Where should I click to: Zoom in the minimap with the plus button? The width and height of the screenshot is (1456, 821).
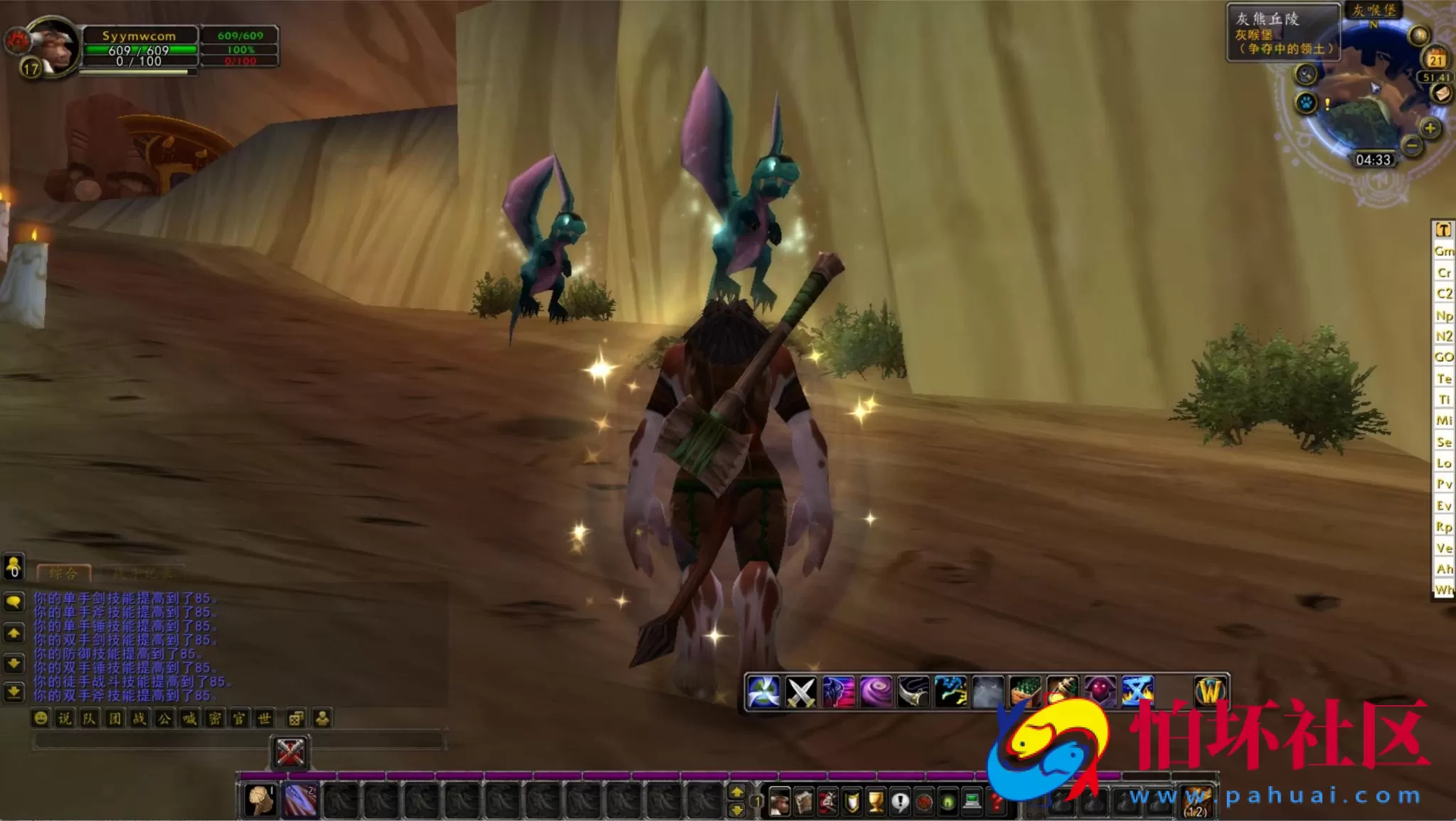pos(1429,128)
